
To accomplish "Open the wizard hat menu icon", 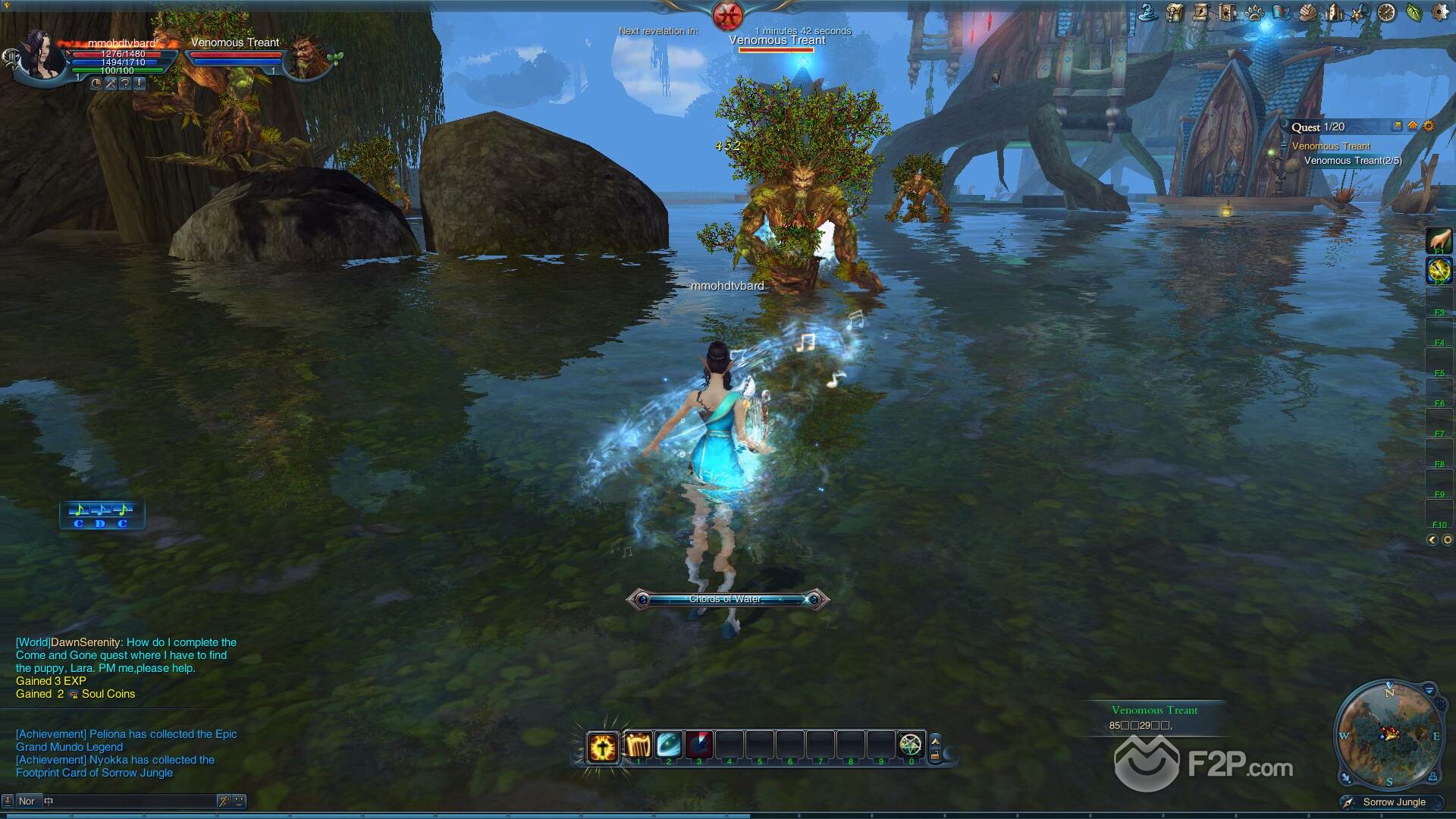I will click(1149, 12).
